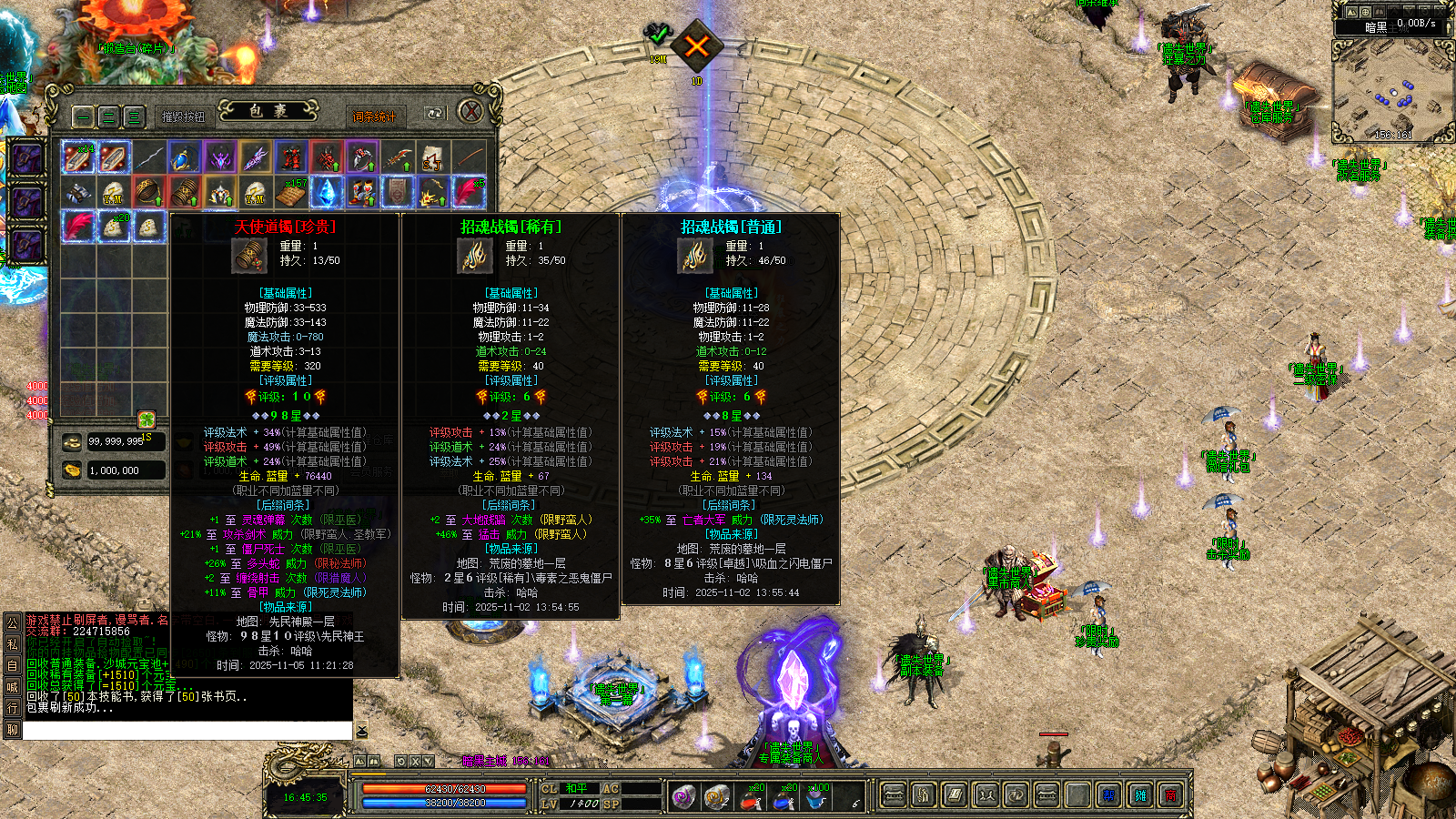Select the blue gem amulet item
The height and width of the screenshot is (819, 1456).
click(x=184, y=157)
